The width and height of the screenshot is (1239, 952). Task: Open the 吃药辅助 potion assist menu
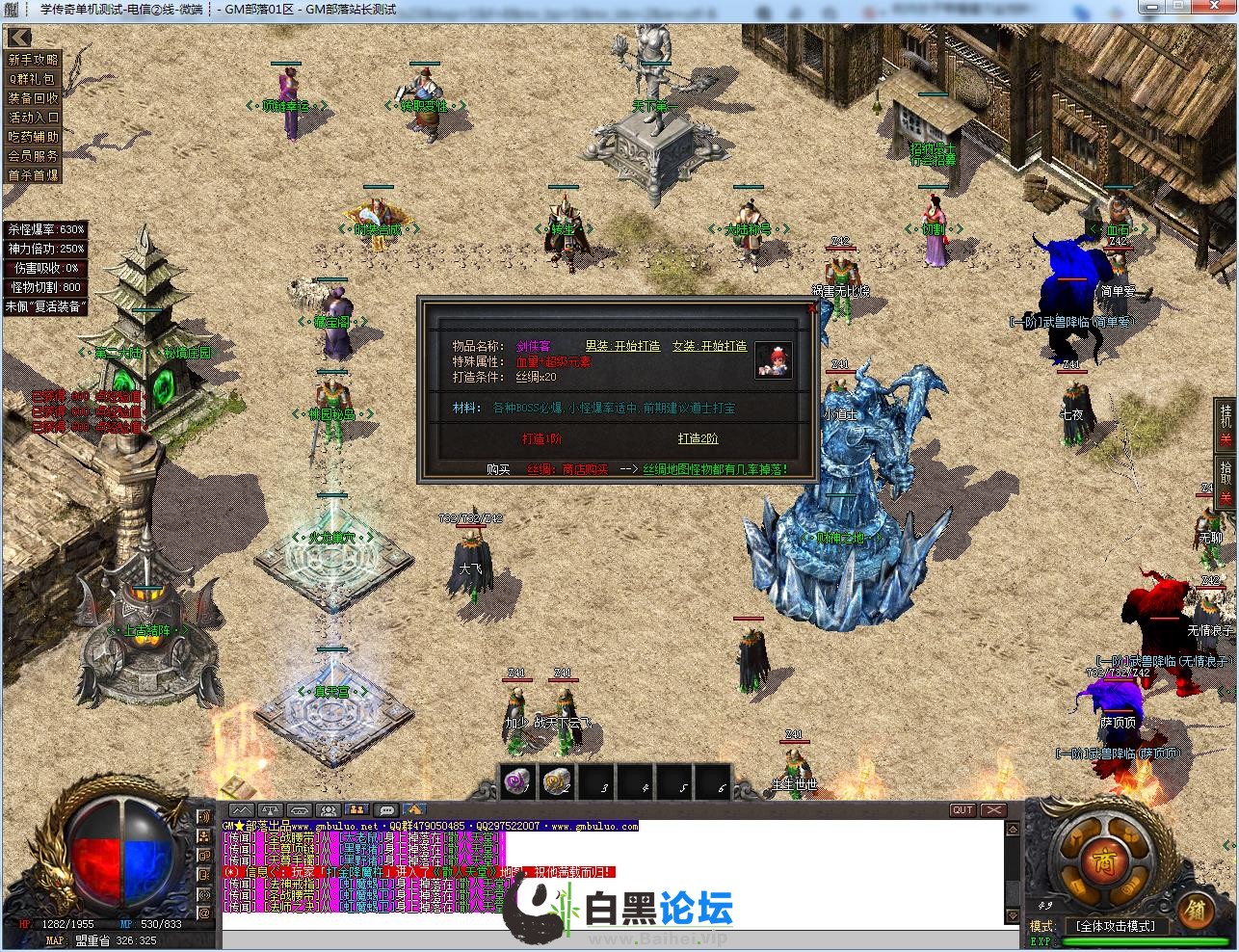coord(34,137)
